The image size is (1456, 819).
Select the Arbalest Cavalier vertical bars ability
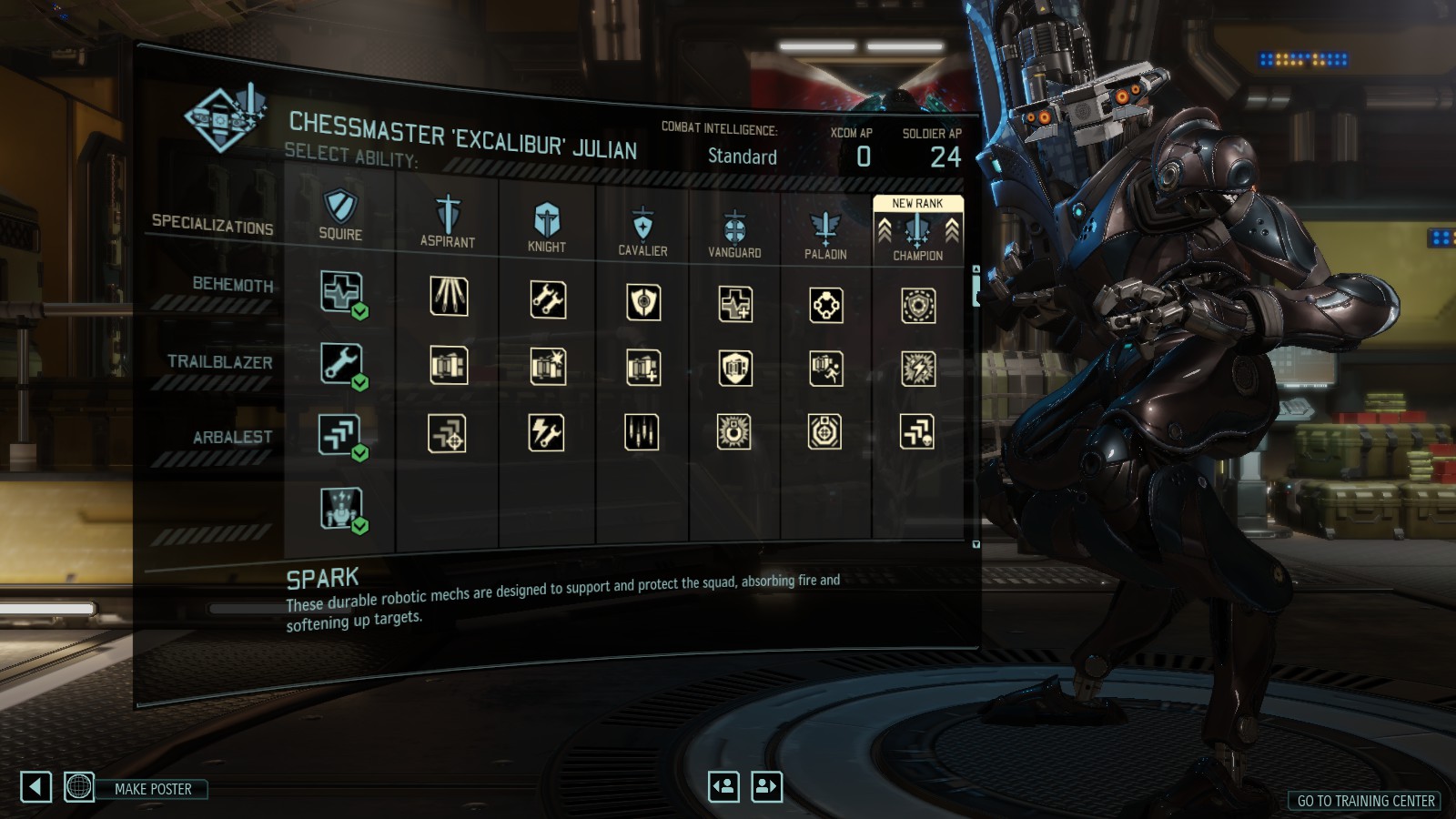pyautogui.click(x=642, y=432)
